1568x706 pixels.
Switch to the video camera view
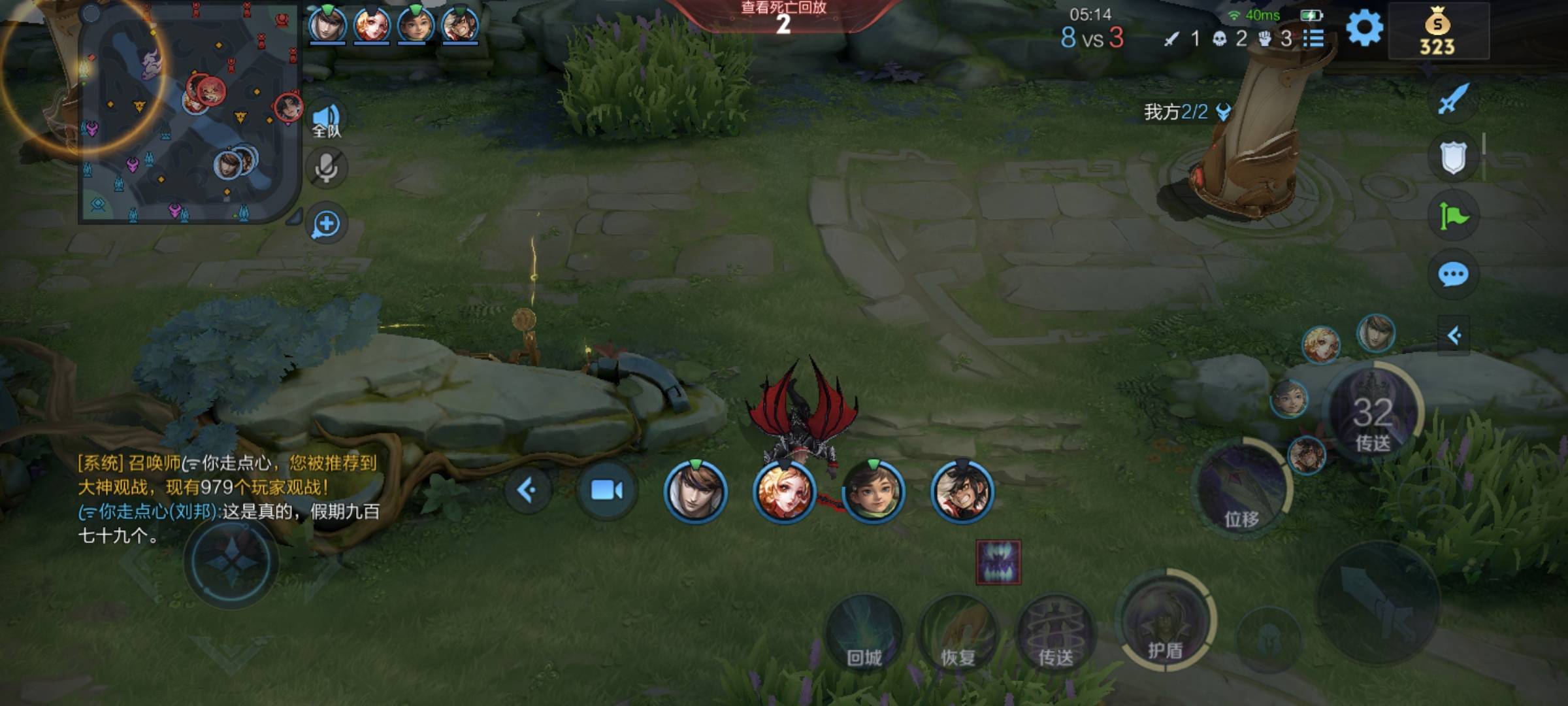(606, 490)
